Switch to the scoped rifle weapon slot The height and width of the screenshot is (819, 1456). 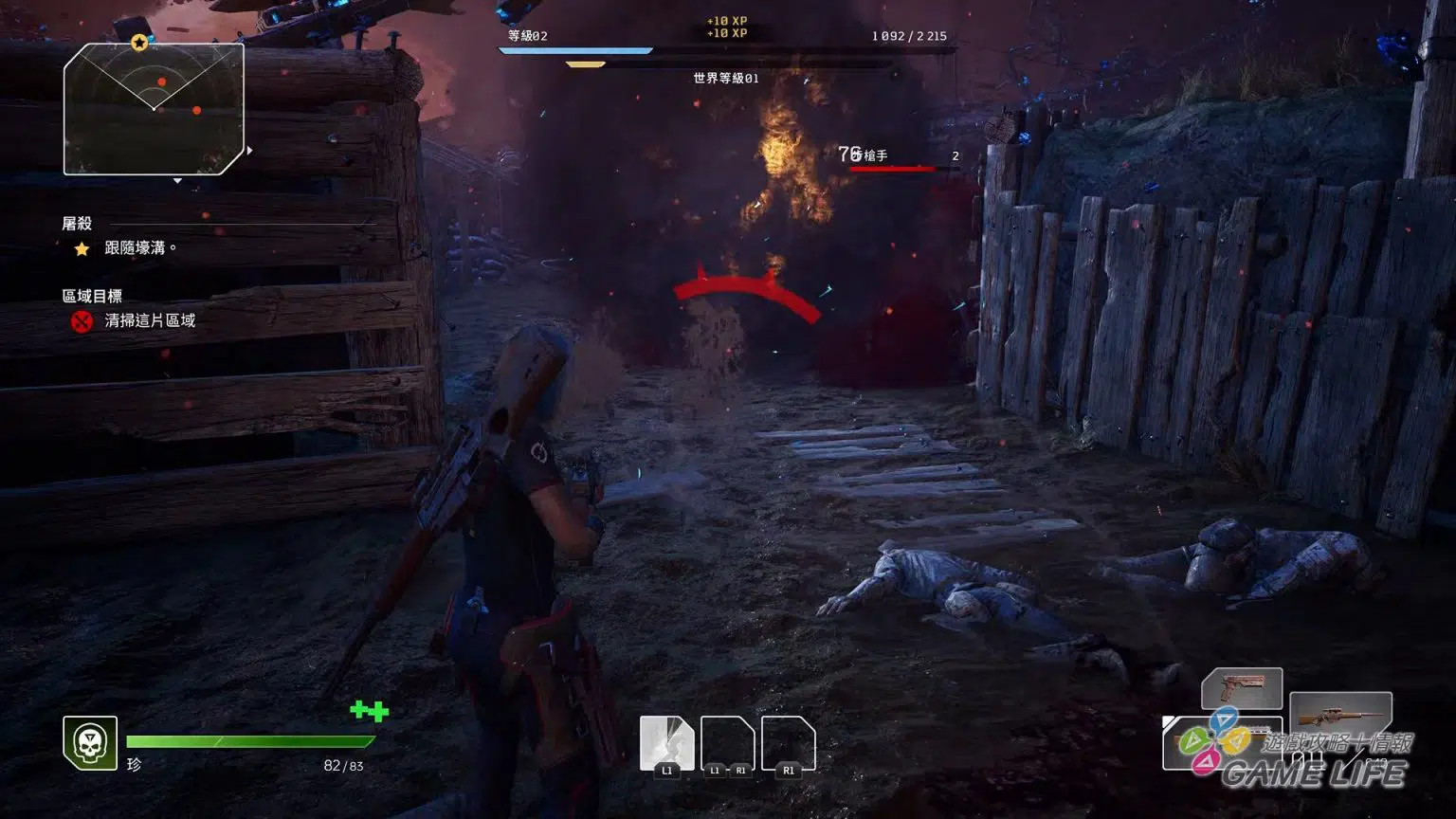click(1339, 715)
